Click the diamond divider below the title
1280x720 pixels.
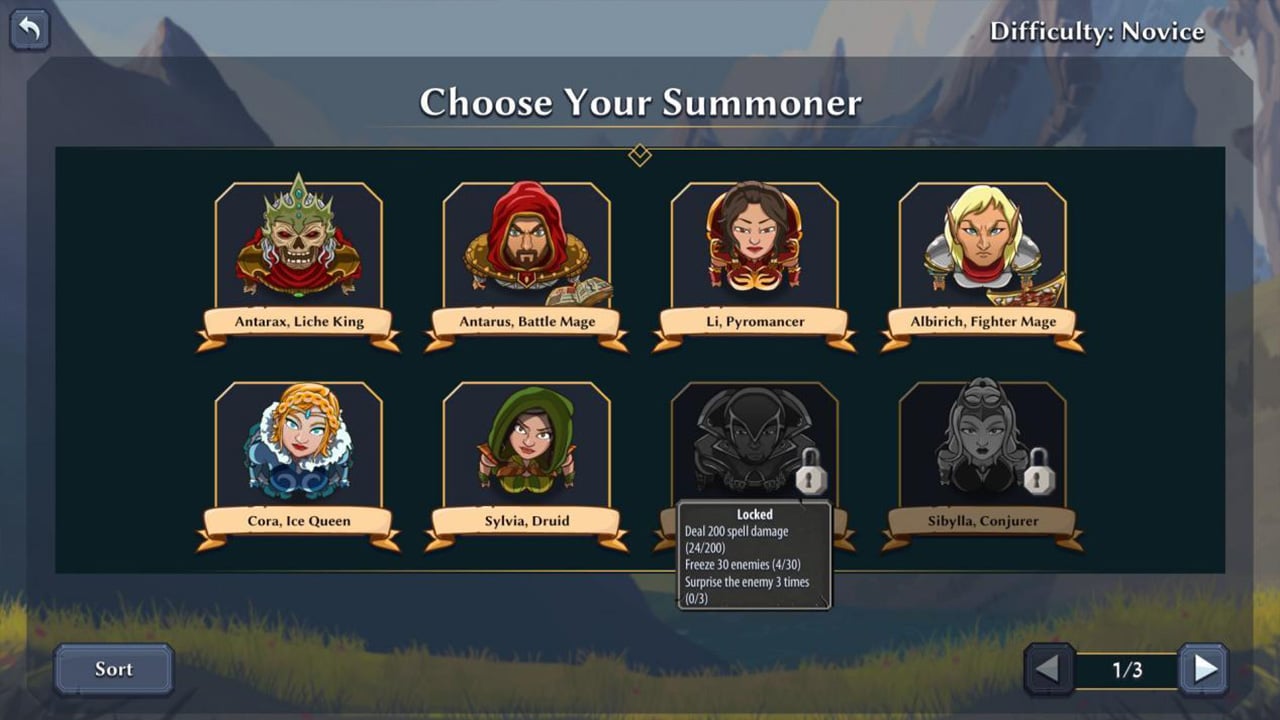(639, 156)
